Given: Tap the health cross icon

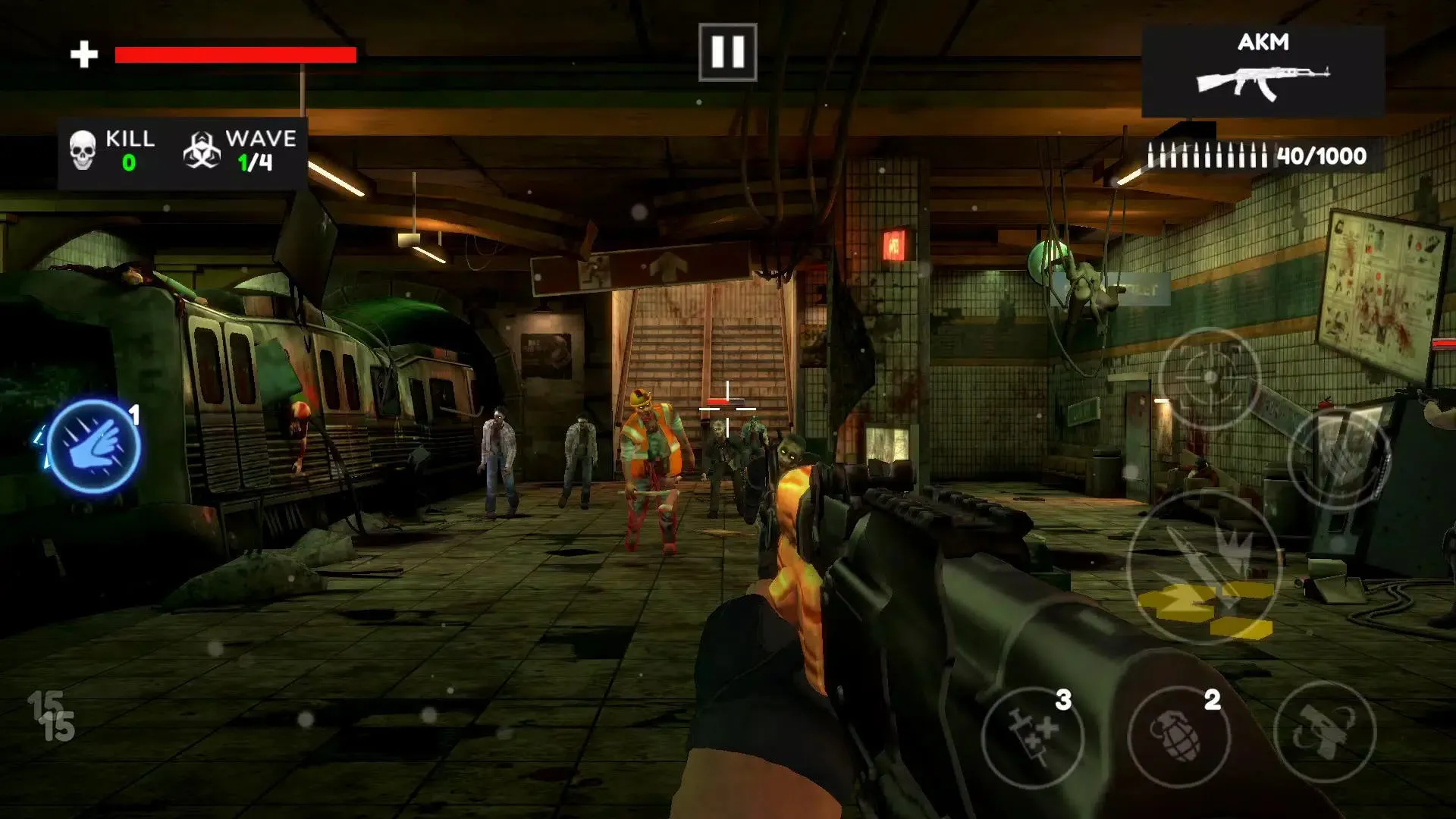Looking at the screenshot, I should (83, 53).
